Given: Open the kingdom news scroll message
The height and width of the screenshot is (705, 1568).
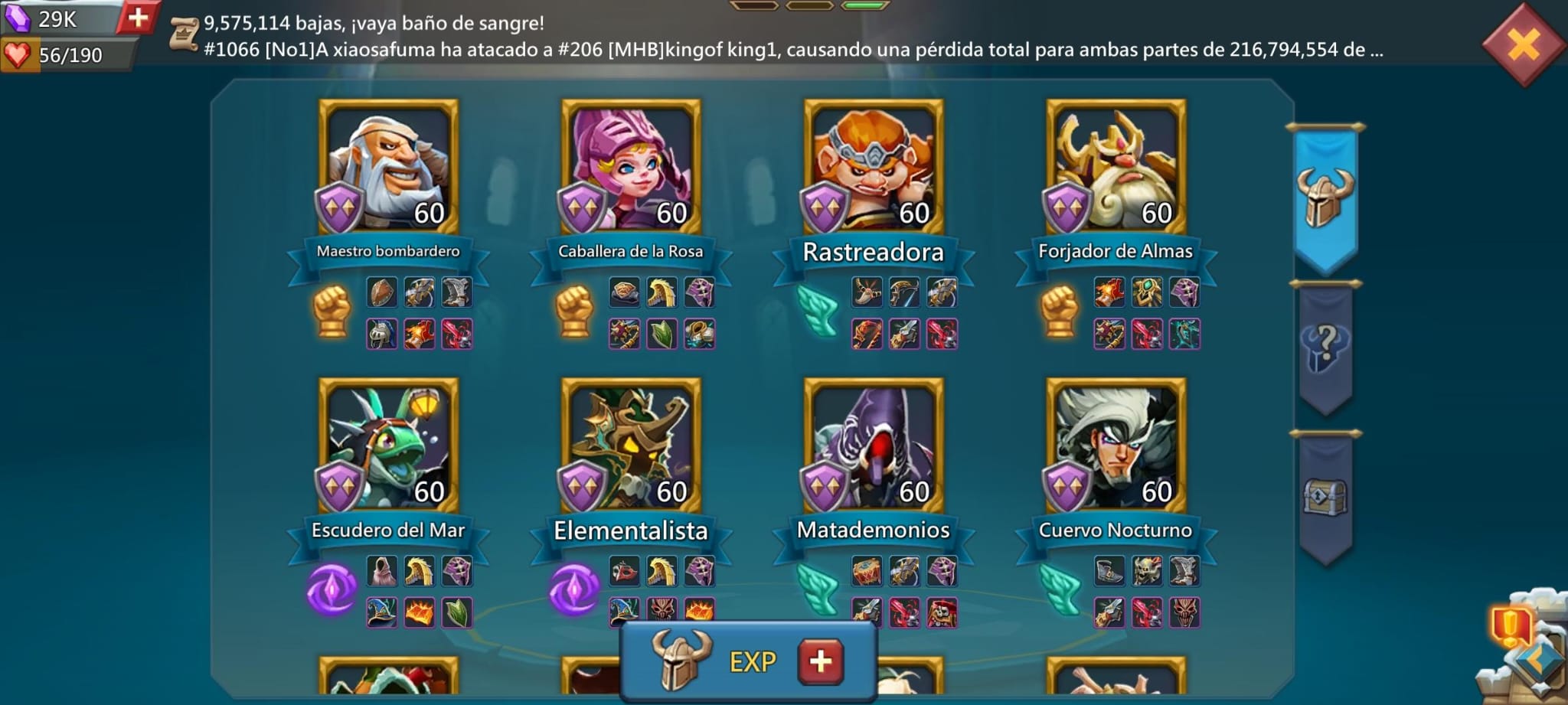Looking at the screenshot, I should click(x=184, y=35).
